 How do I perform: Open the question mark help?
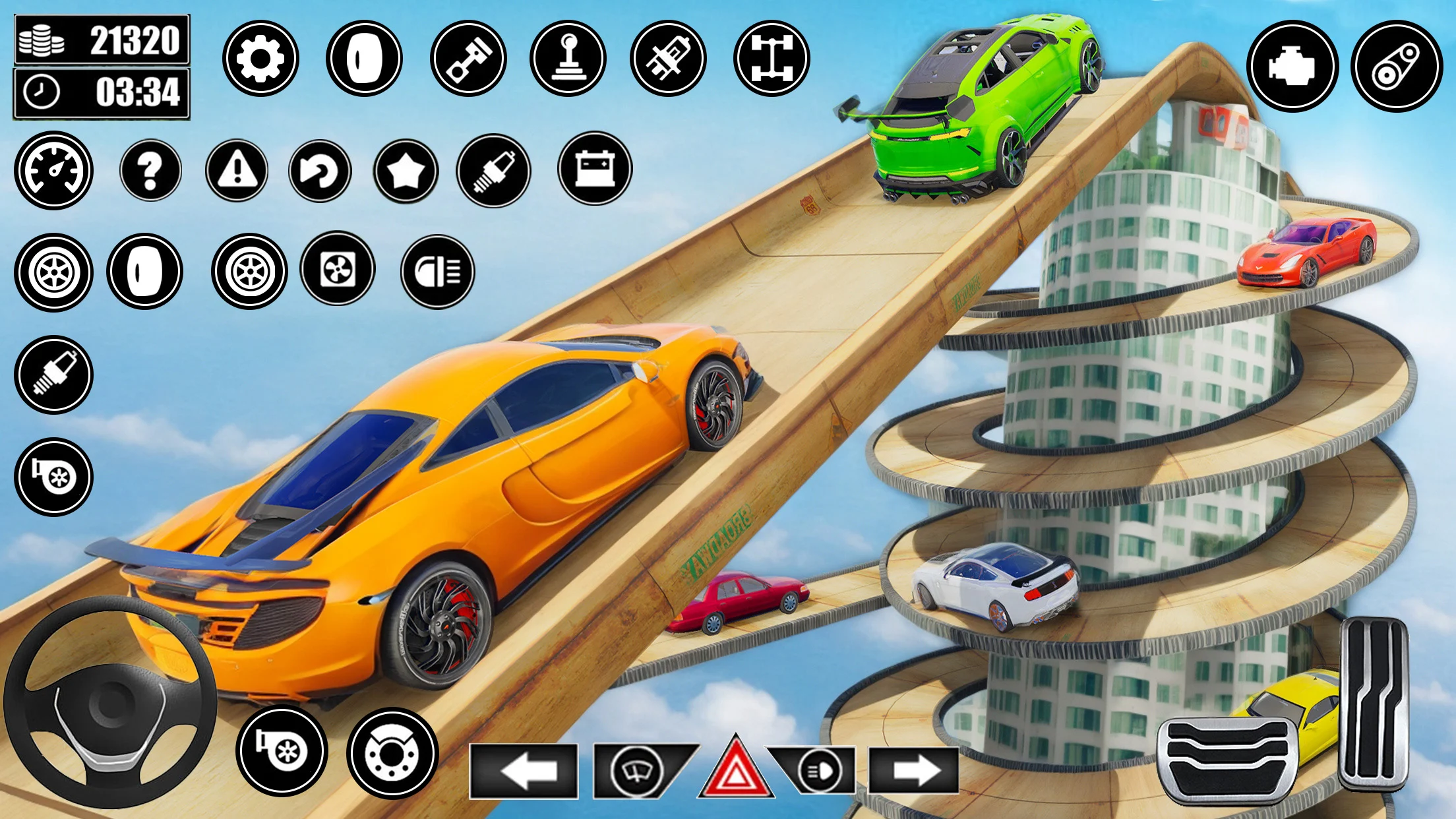coord(150,170)
